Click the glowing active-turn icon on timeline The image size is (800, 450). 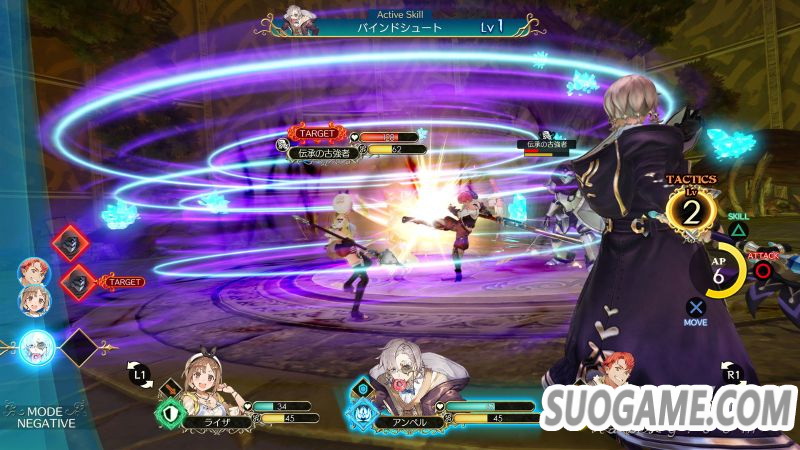tap(36, 347)
